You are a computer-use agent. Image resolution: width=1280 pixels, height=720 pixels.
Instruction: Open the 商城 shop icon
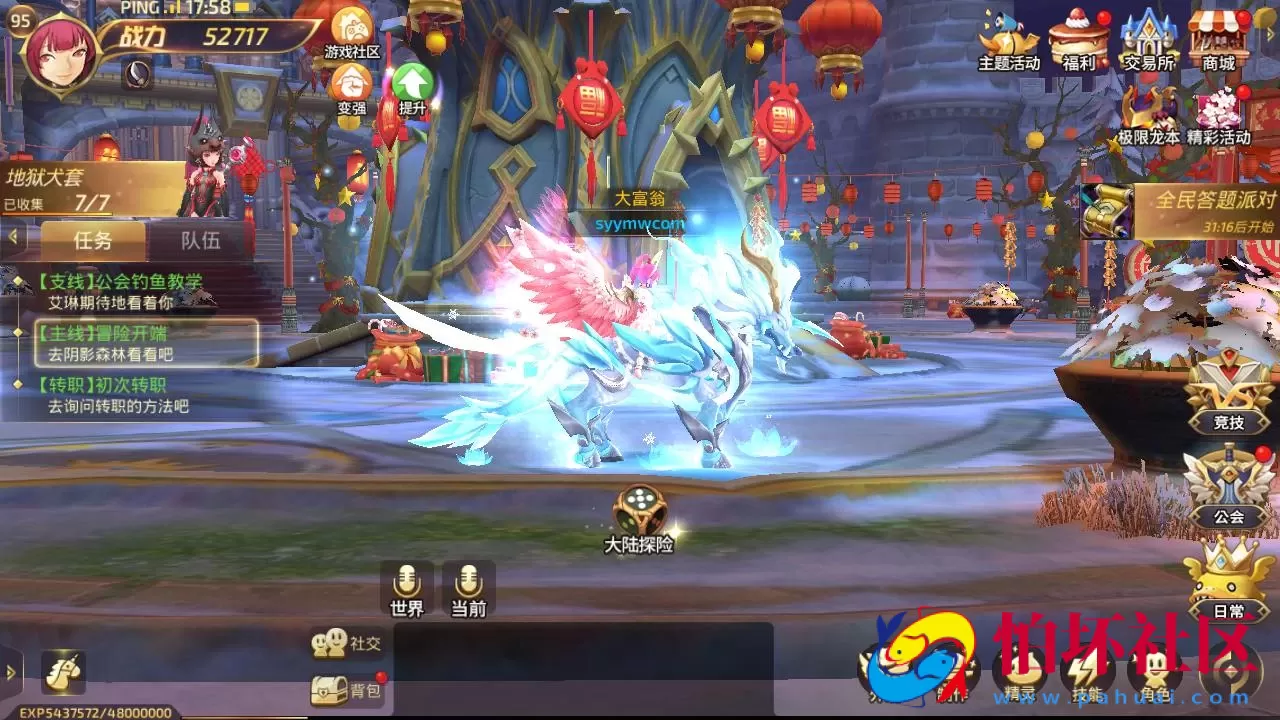(x=1217, y=36)
